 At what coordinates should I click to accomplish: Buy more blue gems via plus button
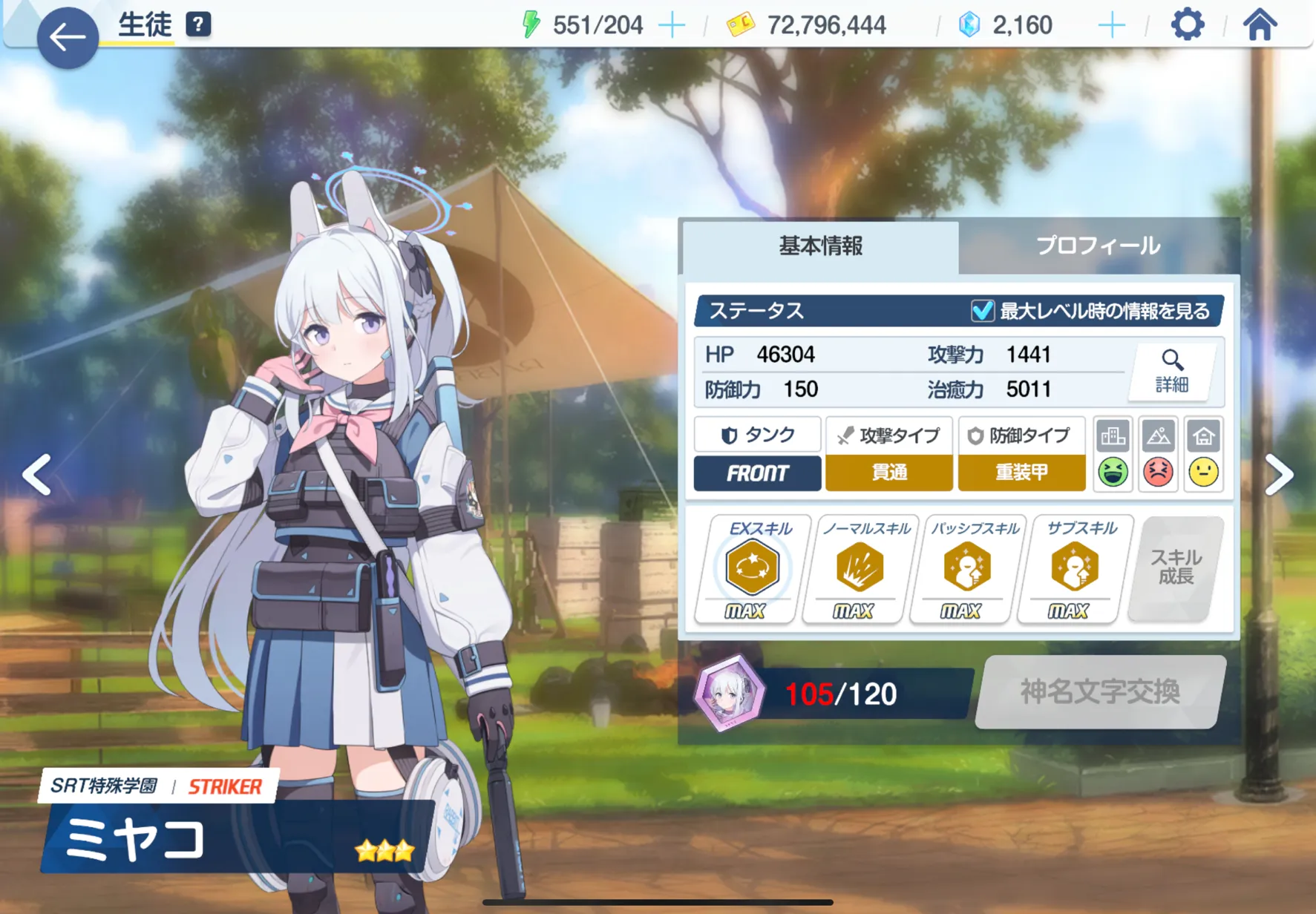[1111, 25]
